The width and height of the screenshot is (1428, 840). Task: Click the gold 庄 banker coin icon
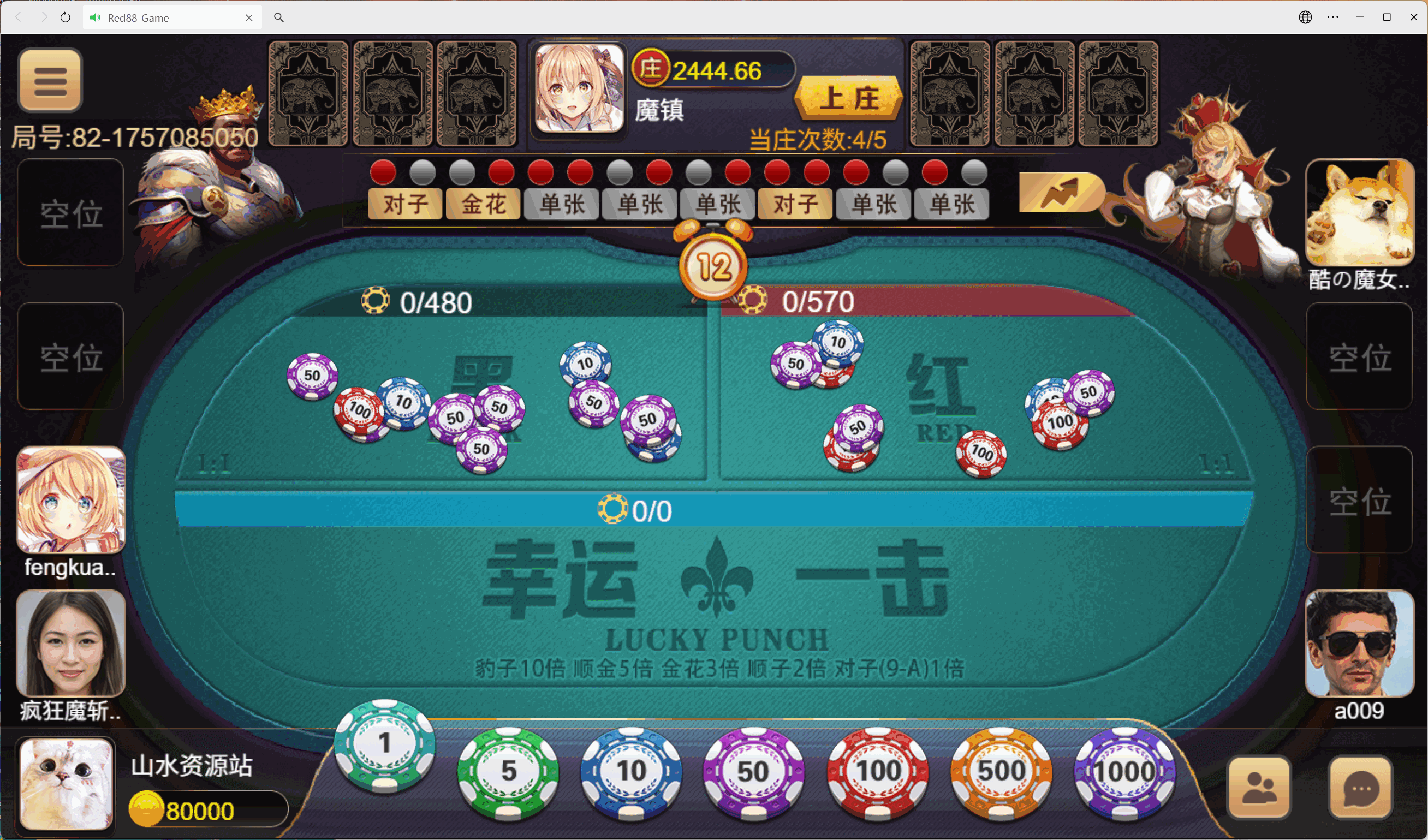click(651, 69)
